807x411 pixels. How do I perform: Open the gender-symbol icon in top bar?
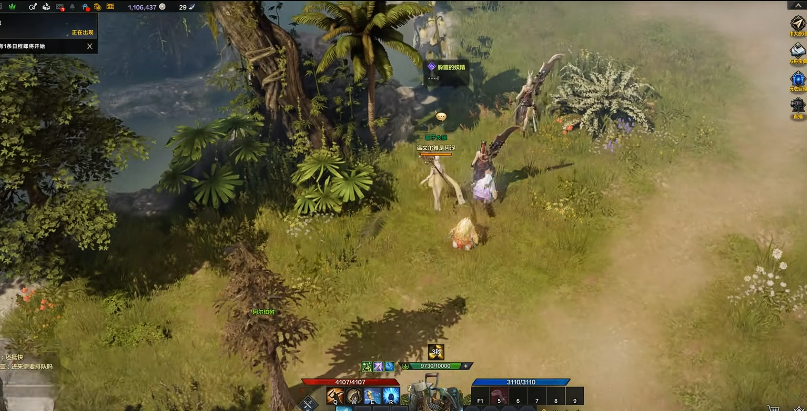point(34,6)
